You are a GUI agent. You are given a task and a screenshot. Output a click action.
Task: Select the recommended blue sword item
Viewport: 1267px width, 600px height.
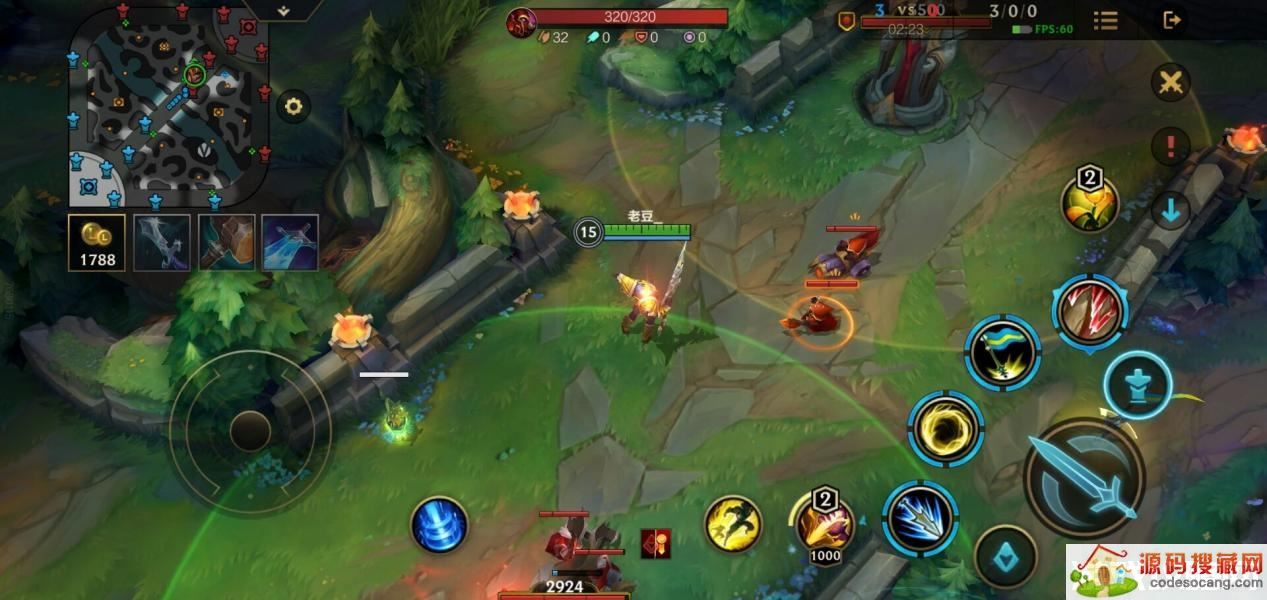(290, 242)
